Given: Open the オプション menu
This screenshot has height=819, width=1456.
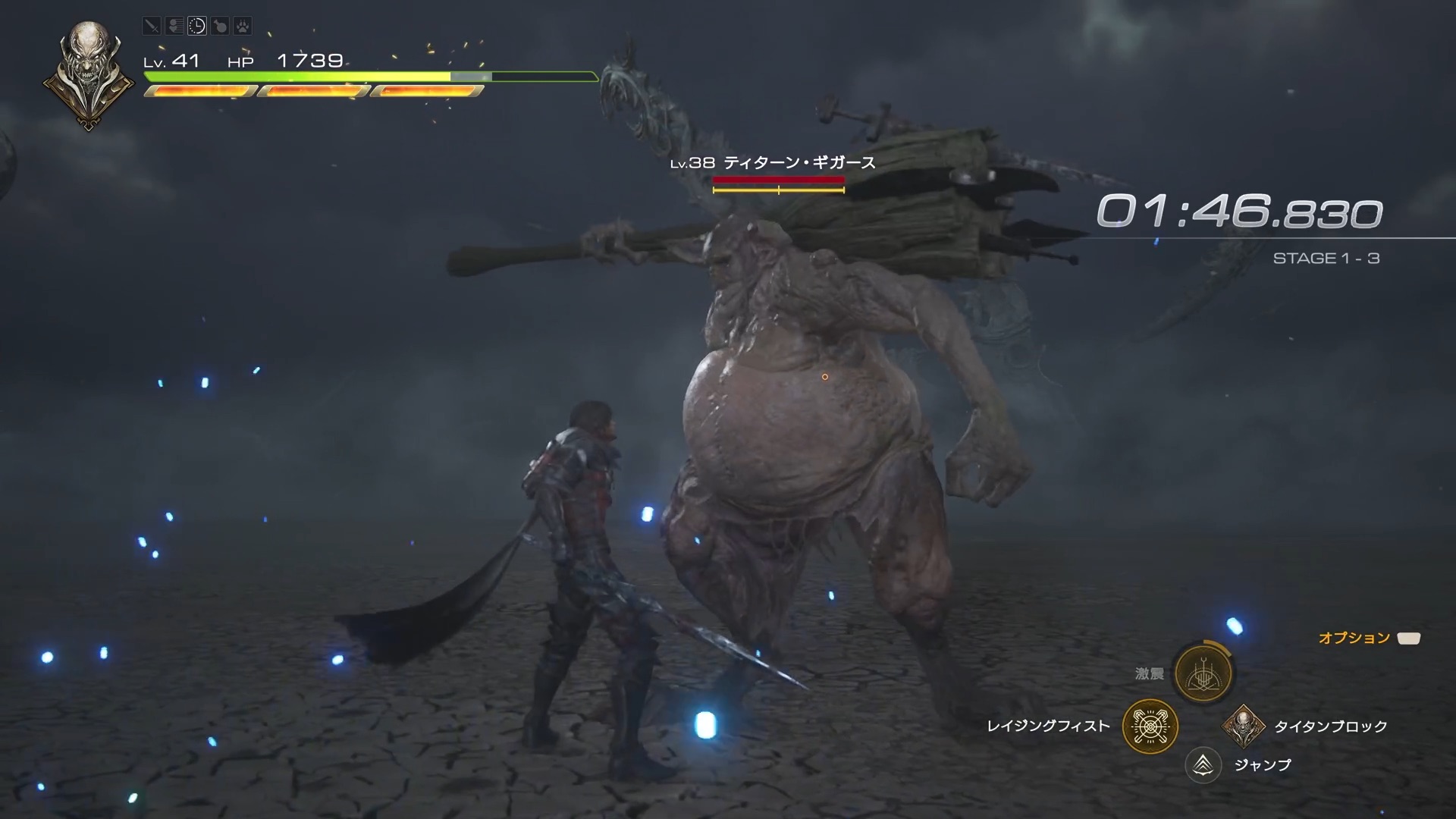Looking at the screenshot, I should coord(1409,639).
